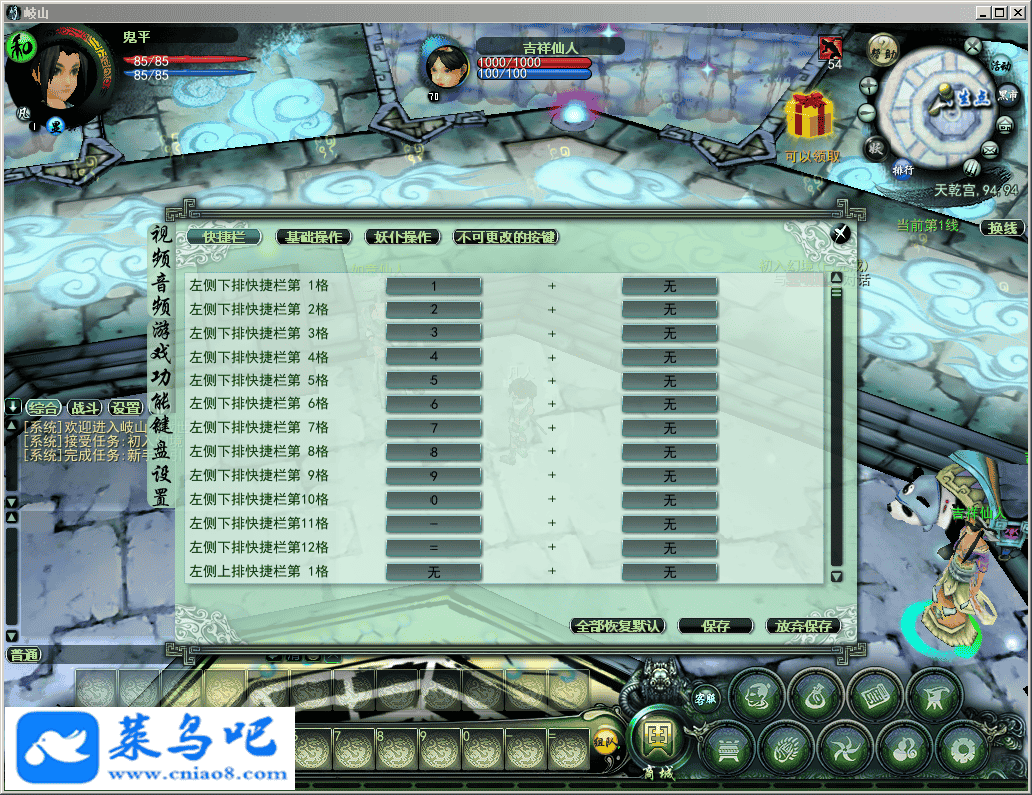This screenshot has width=1032, height=795.
Task: Switch chat to the 战斗 tab
Action: tap(84, 408)
